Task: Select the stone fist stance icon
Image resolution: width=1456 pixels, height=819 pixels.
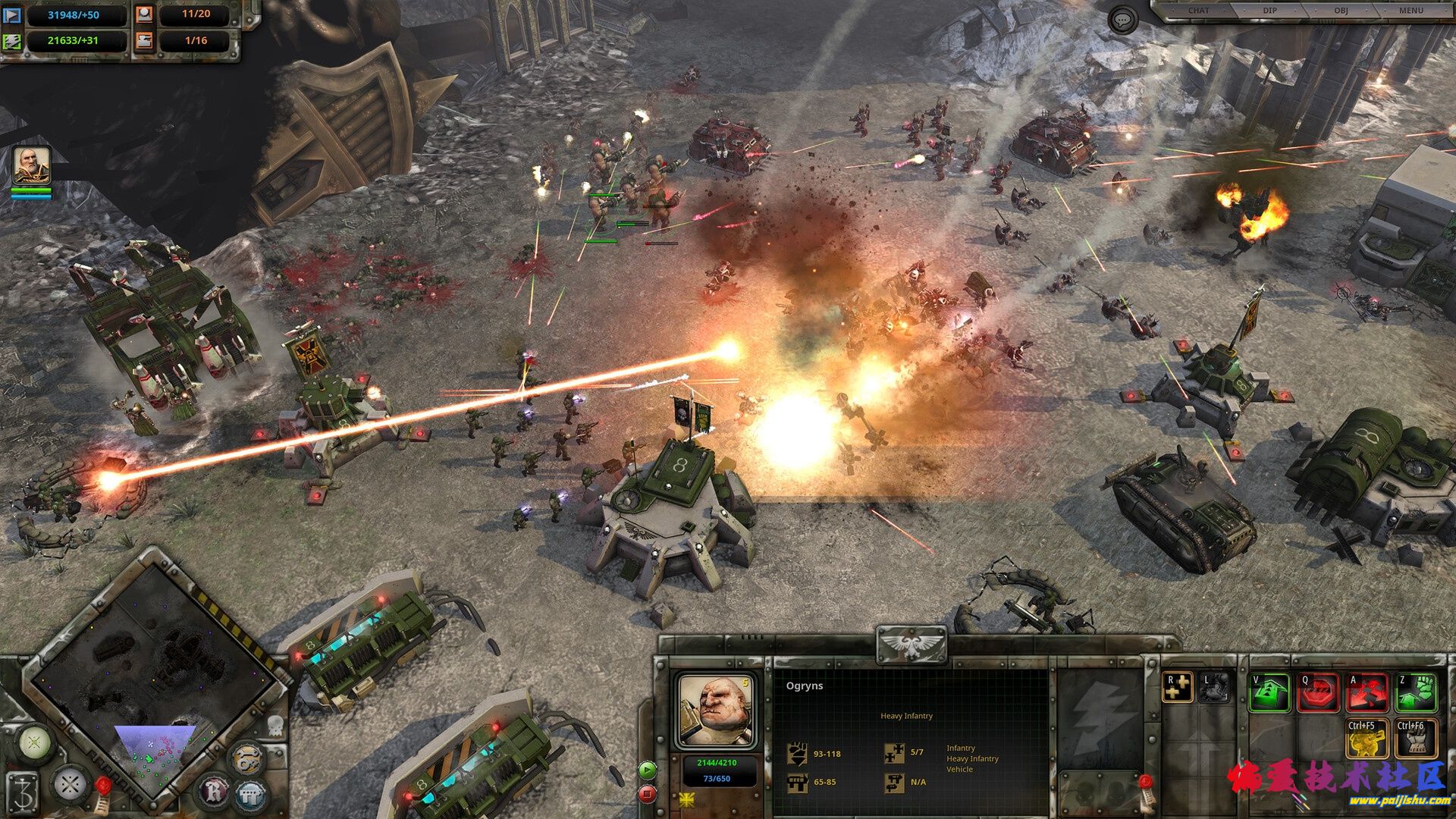Action: (x=1415, y=739)
